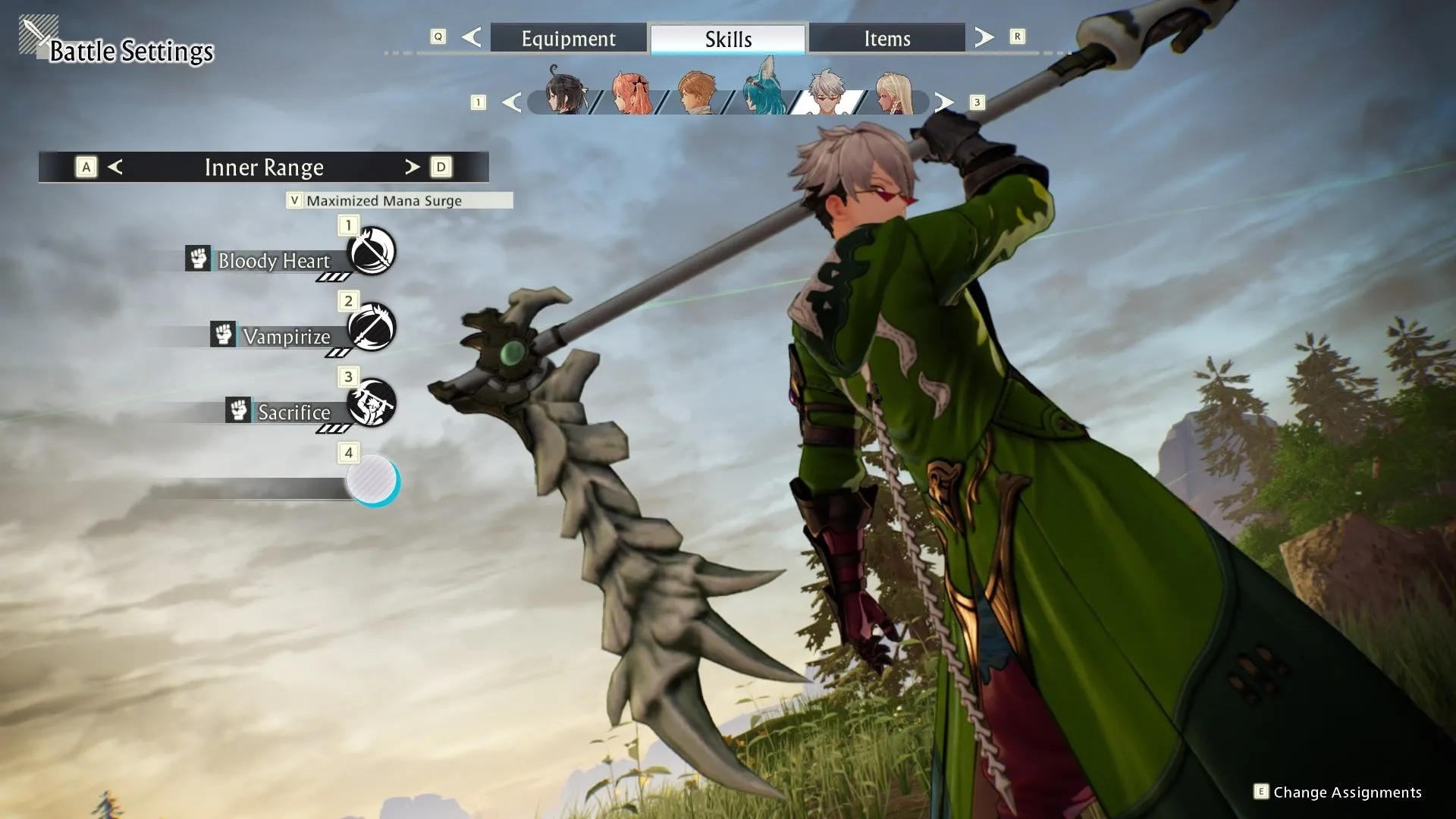This screenshot has height=819, width=1456.
Task: Select the empty fourth skill slot
Action: point(372,479)
